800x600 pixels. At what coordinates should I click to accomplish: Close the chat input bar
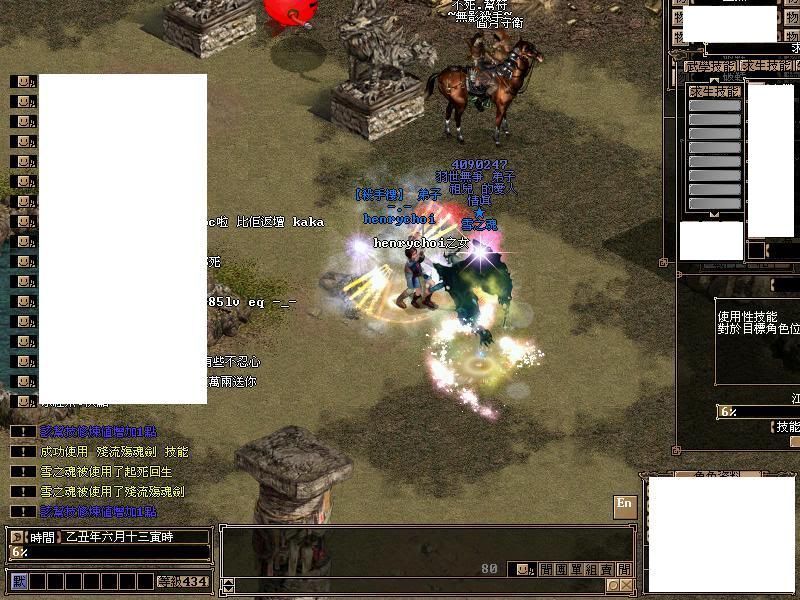click(x=626, y=585)
